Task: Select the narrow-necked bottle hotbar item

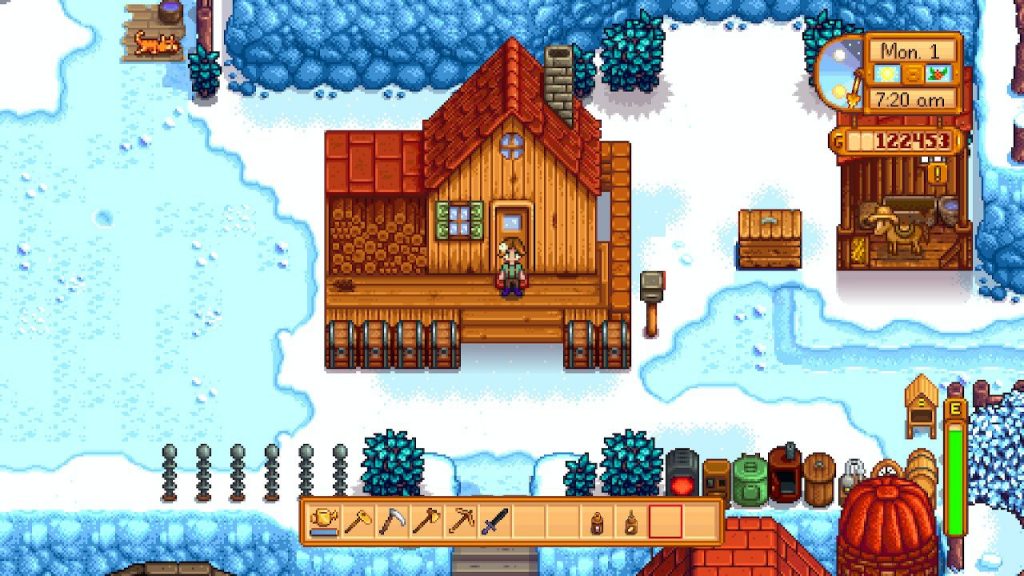Action: (631, 521)
